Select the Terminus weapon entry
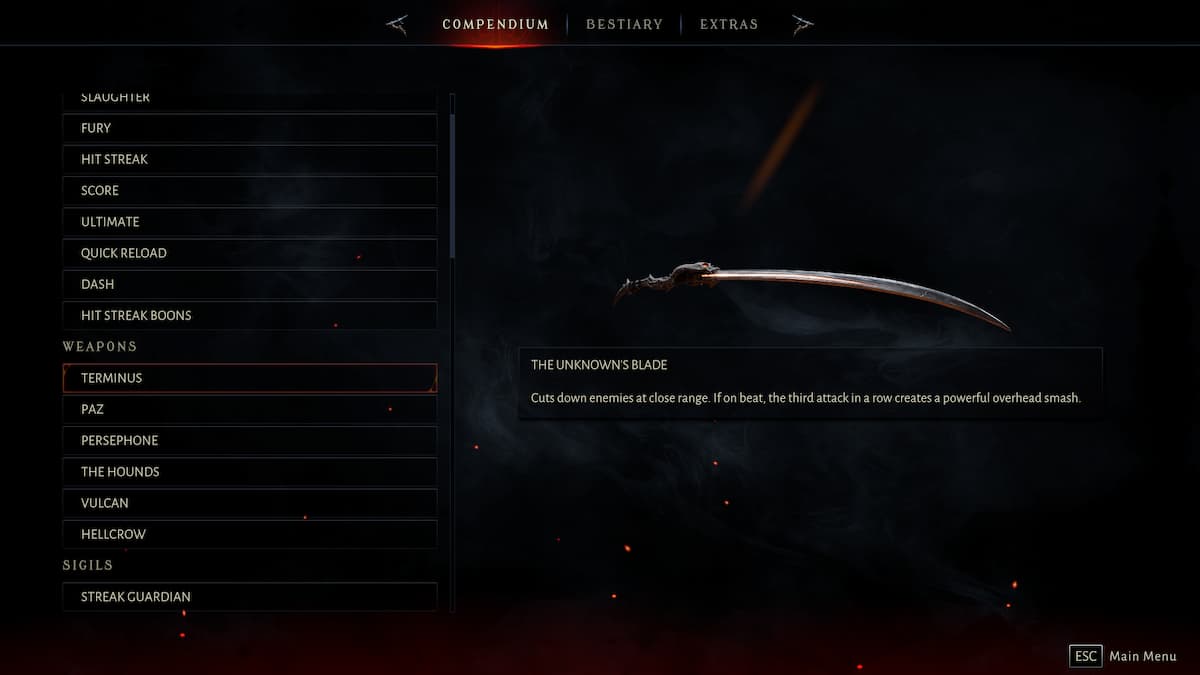The height and width of the screenshot is (675, 1200). [x=249, y=378]
